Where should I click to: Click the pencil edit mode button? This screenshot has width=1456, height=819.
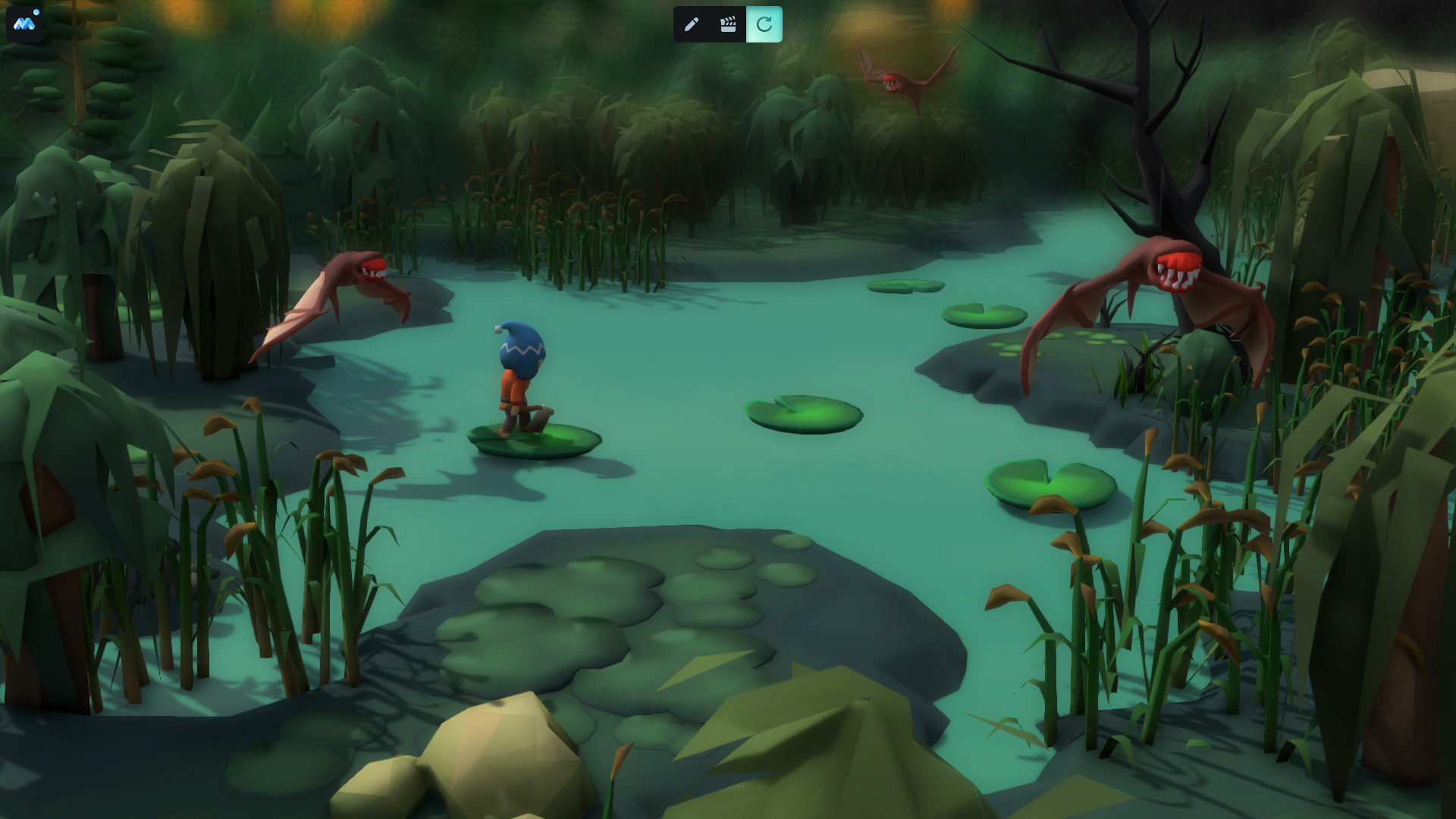pos(691,24)
